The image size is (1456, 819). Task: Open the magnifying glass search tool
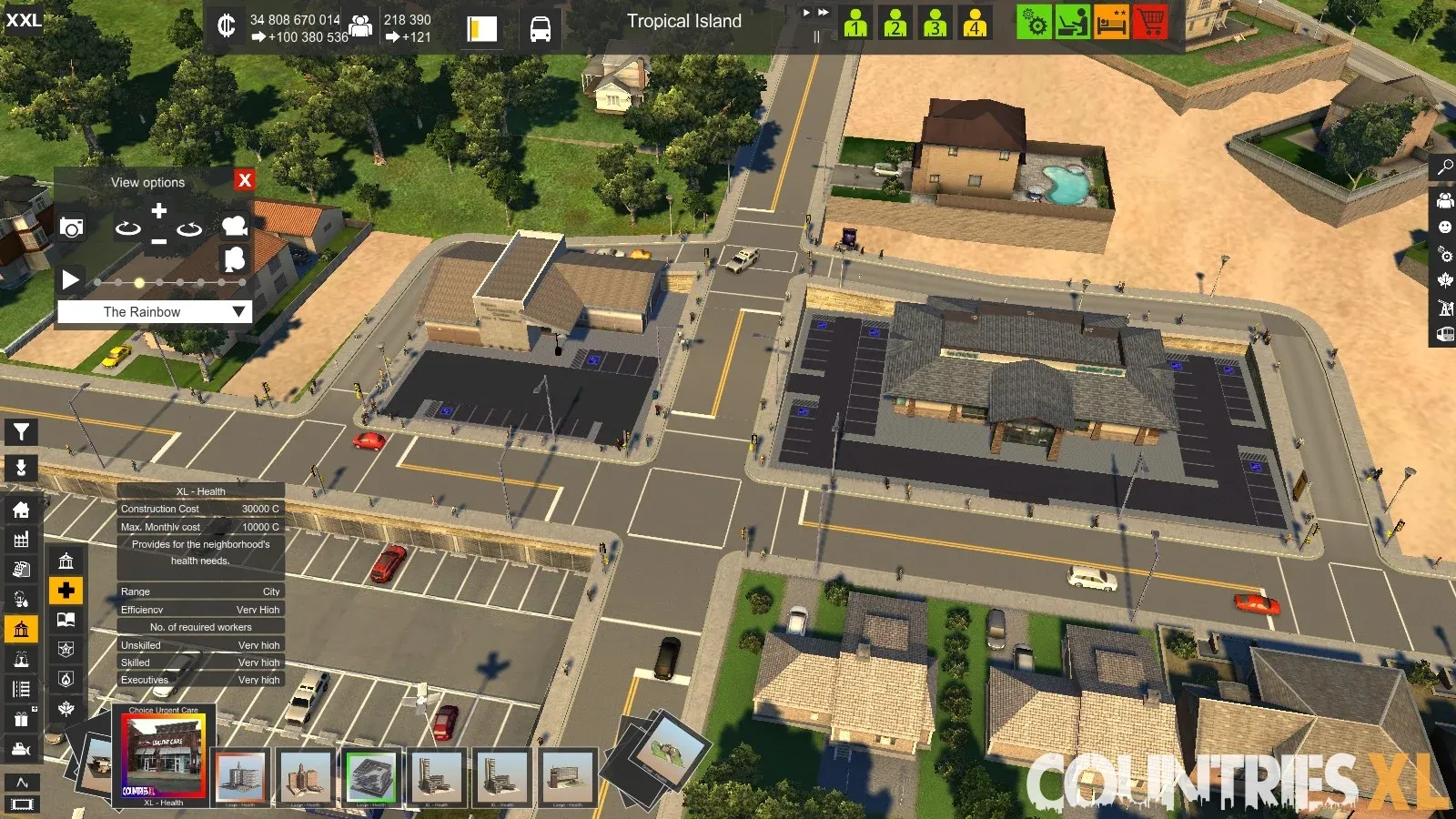tap(1444, 167)
